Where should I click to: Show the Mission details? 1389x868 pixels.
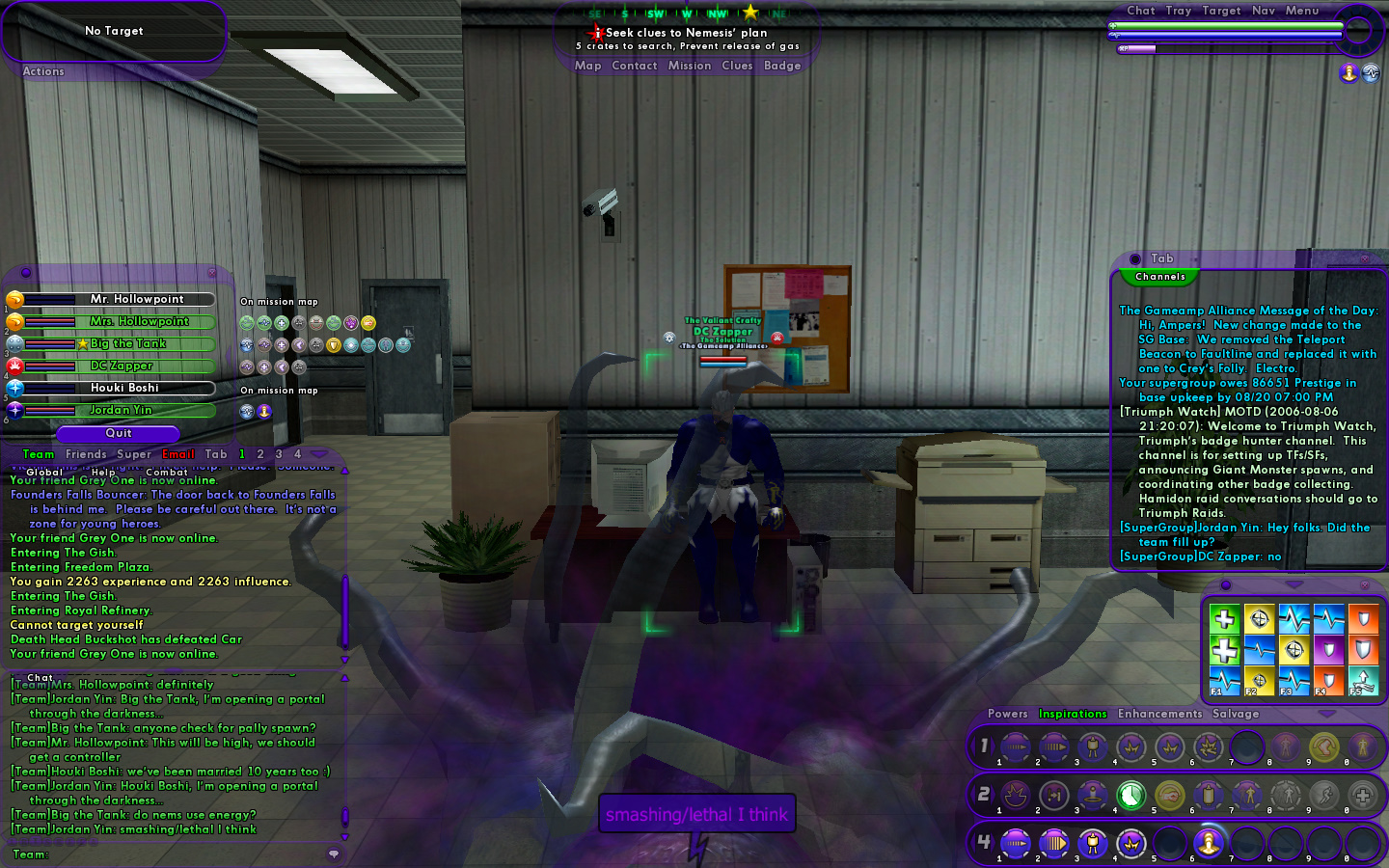(689, 66)
